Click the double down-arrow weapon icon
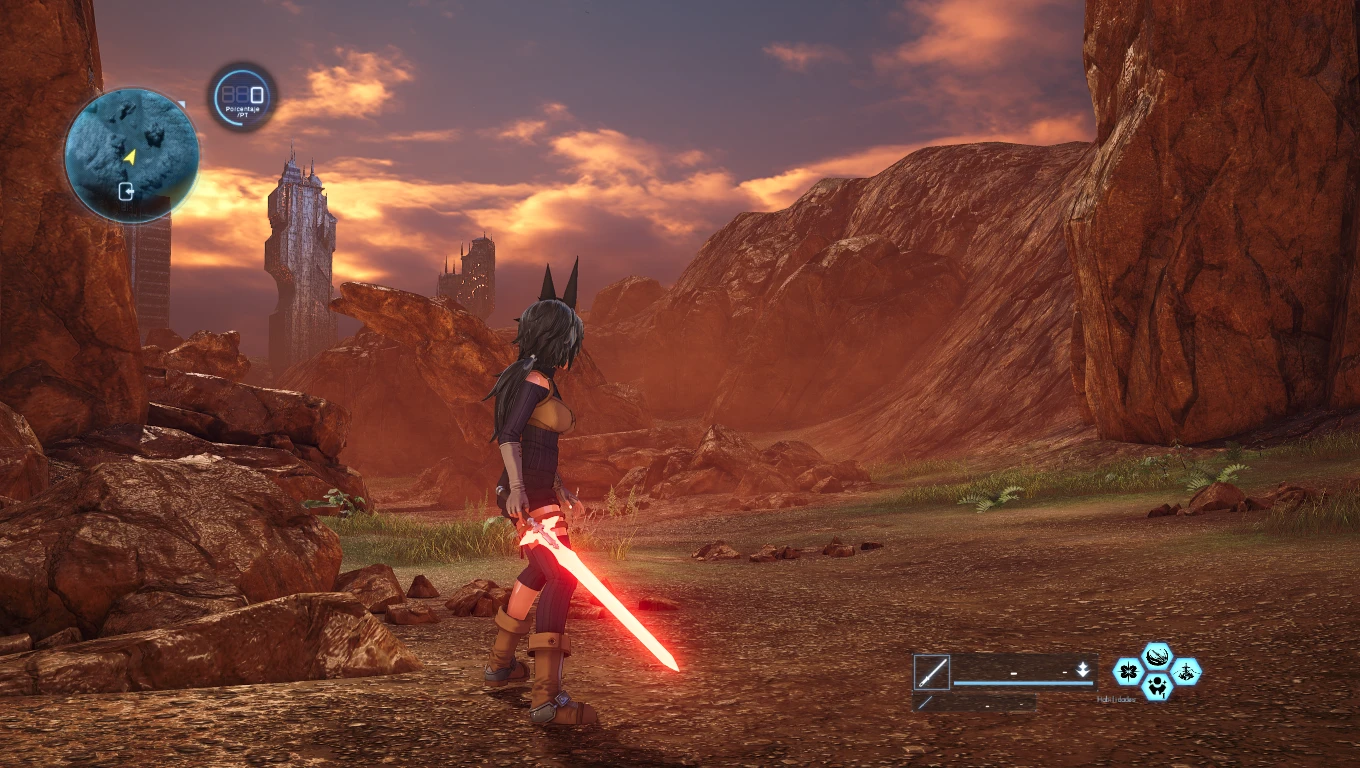Screen dimensions: 1360x768 tap(1082, 670)
